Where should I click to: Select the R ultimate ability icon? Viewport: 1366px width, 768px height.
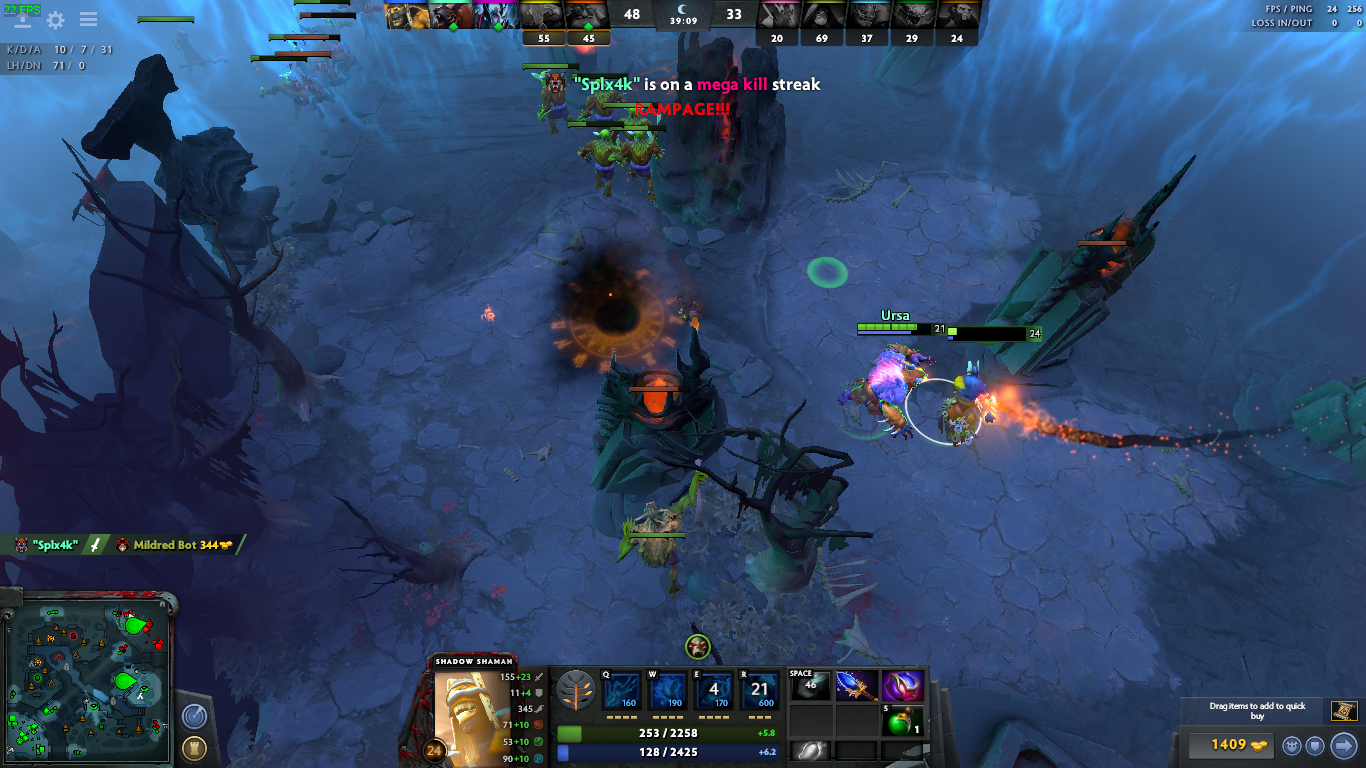coord(759,690)
